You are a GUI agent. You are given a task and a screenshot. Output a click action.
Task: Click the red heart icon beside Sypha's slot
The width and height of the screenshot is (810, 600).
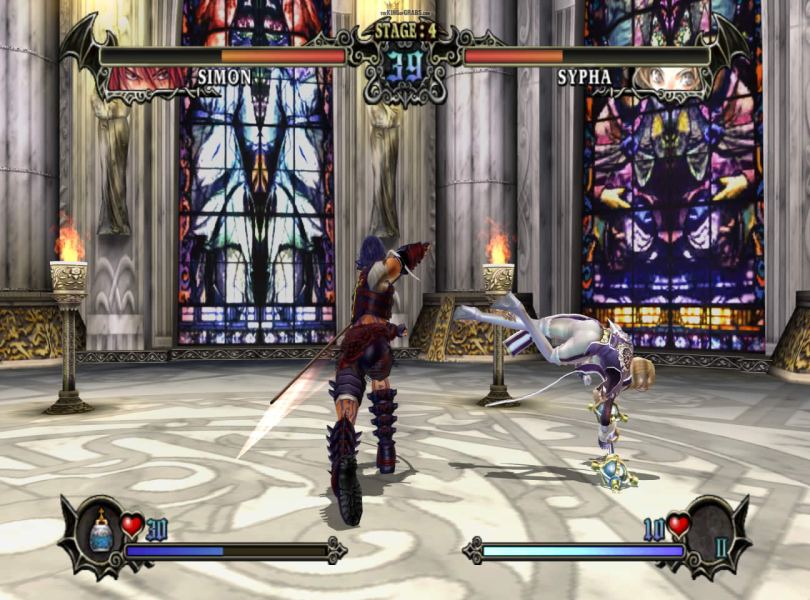click(679, 524)
